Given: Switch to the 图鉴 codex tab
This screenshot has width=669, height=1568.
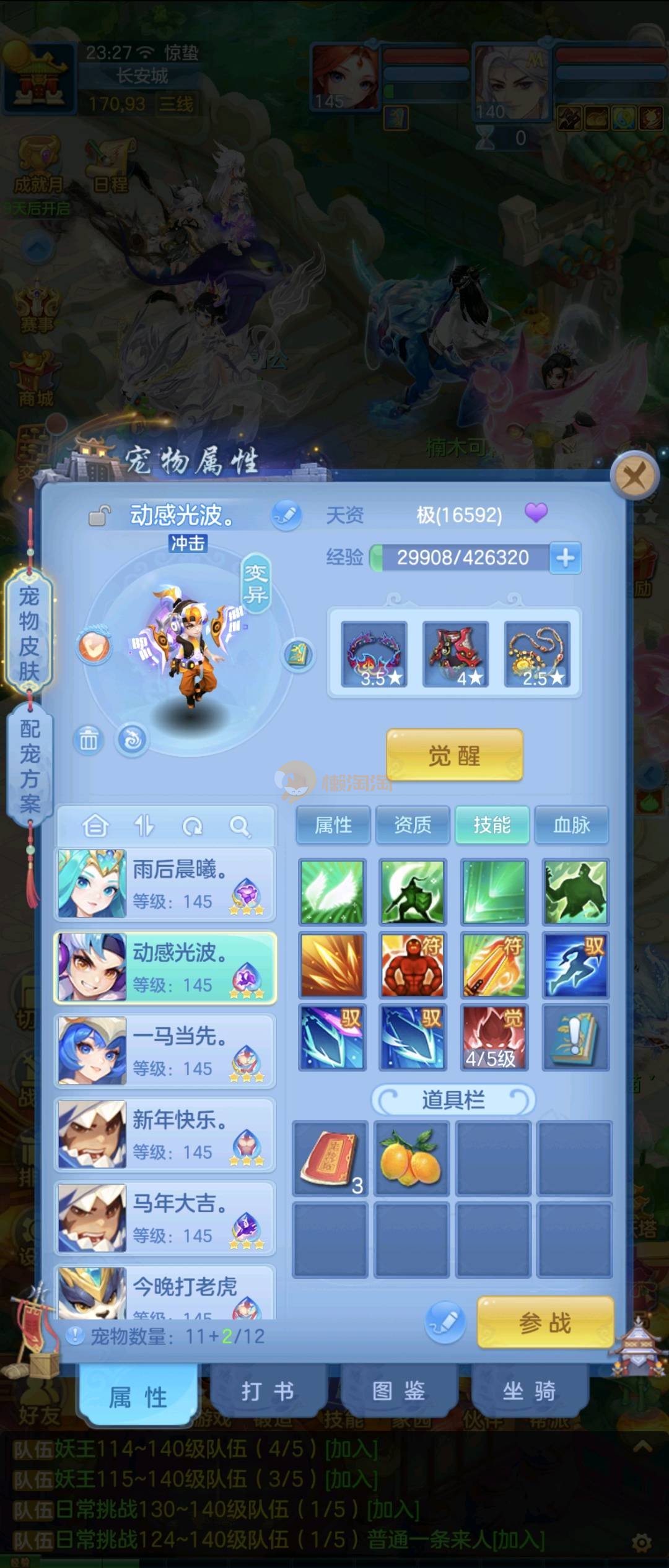Looking at the screenshot, I should (x=398, y=1391).
